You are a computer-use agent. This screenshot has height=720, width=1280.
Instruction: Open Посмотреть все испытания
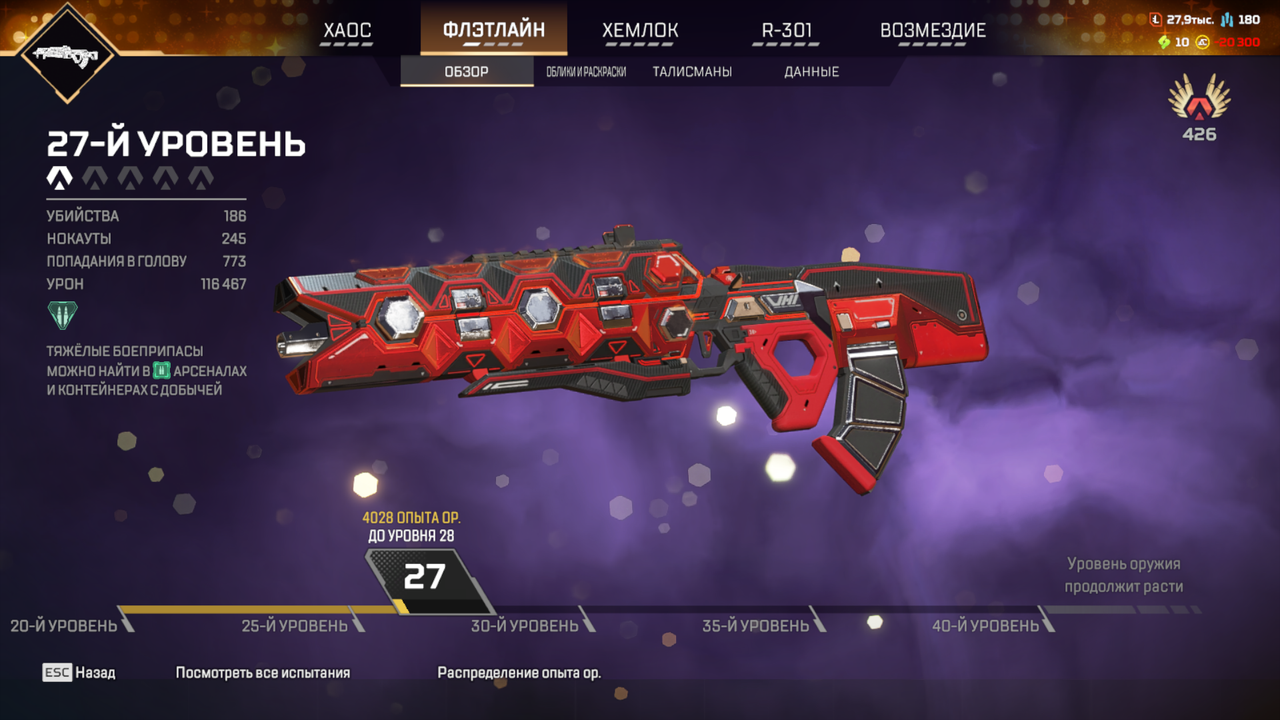(x=263, y=673)
